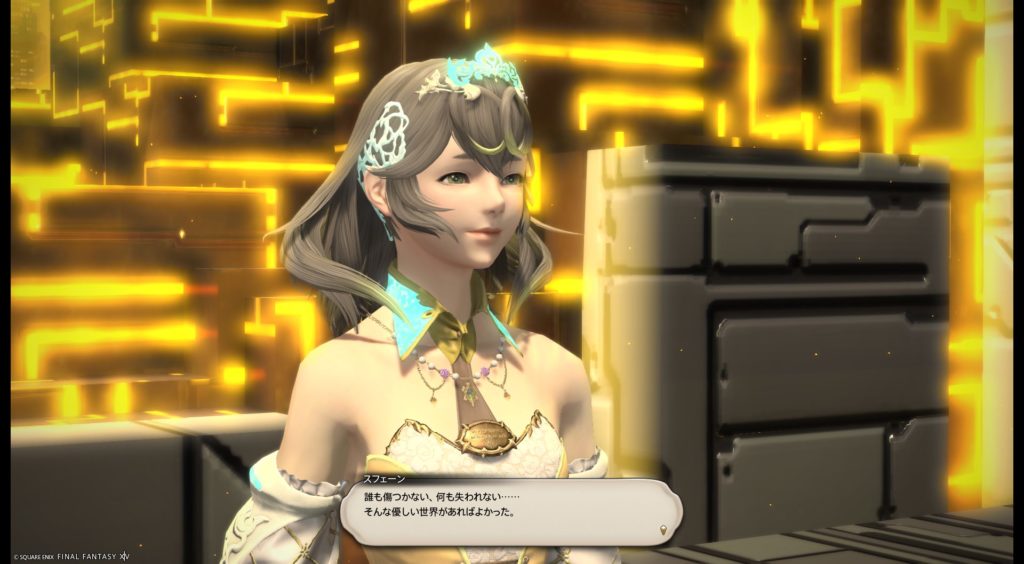Viewport: 1024px width, 564px height.
Task: Click the dialogue continue arrow marker
Action: coord(663,529)
